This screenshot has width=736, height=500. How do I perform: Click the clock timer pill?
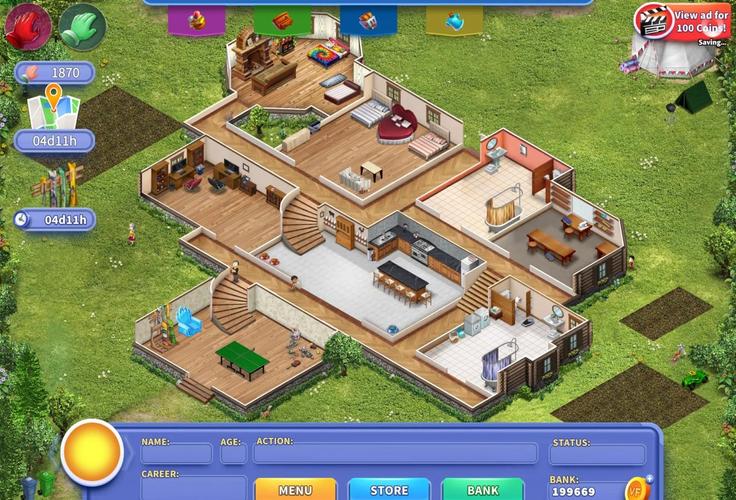pos(54,220)
